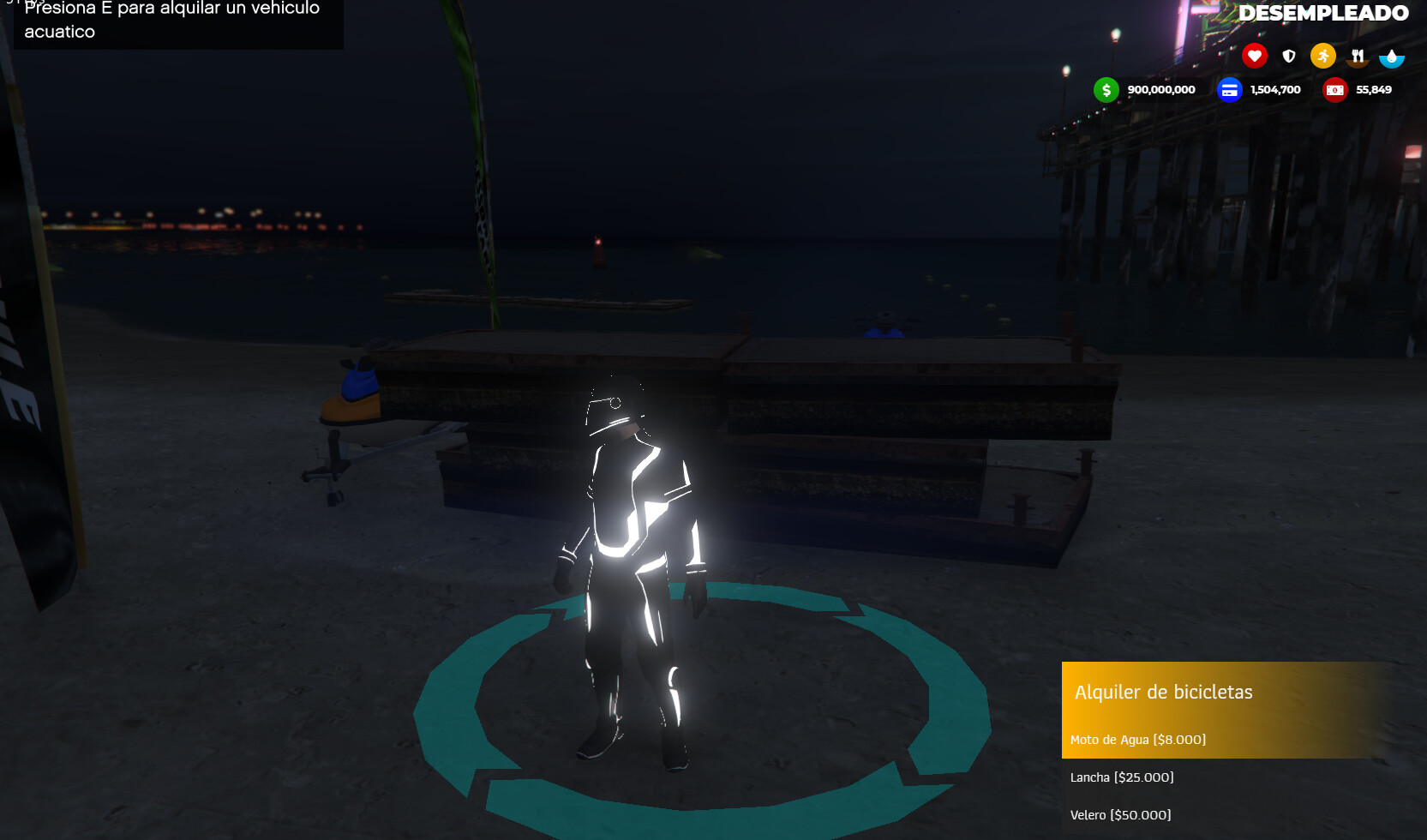
Task: Select the blue water drop thirst icon
Action: (x=1392, y=56)
